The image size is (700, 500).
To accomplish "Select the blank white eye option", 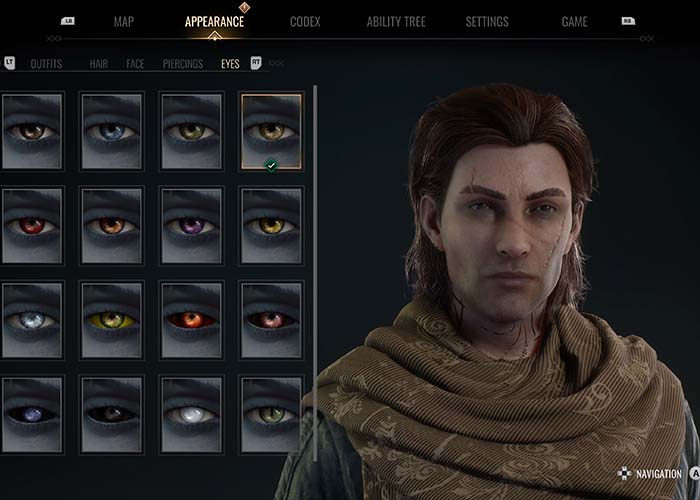I will pyautogui.click(x=191, y=414).
